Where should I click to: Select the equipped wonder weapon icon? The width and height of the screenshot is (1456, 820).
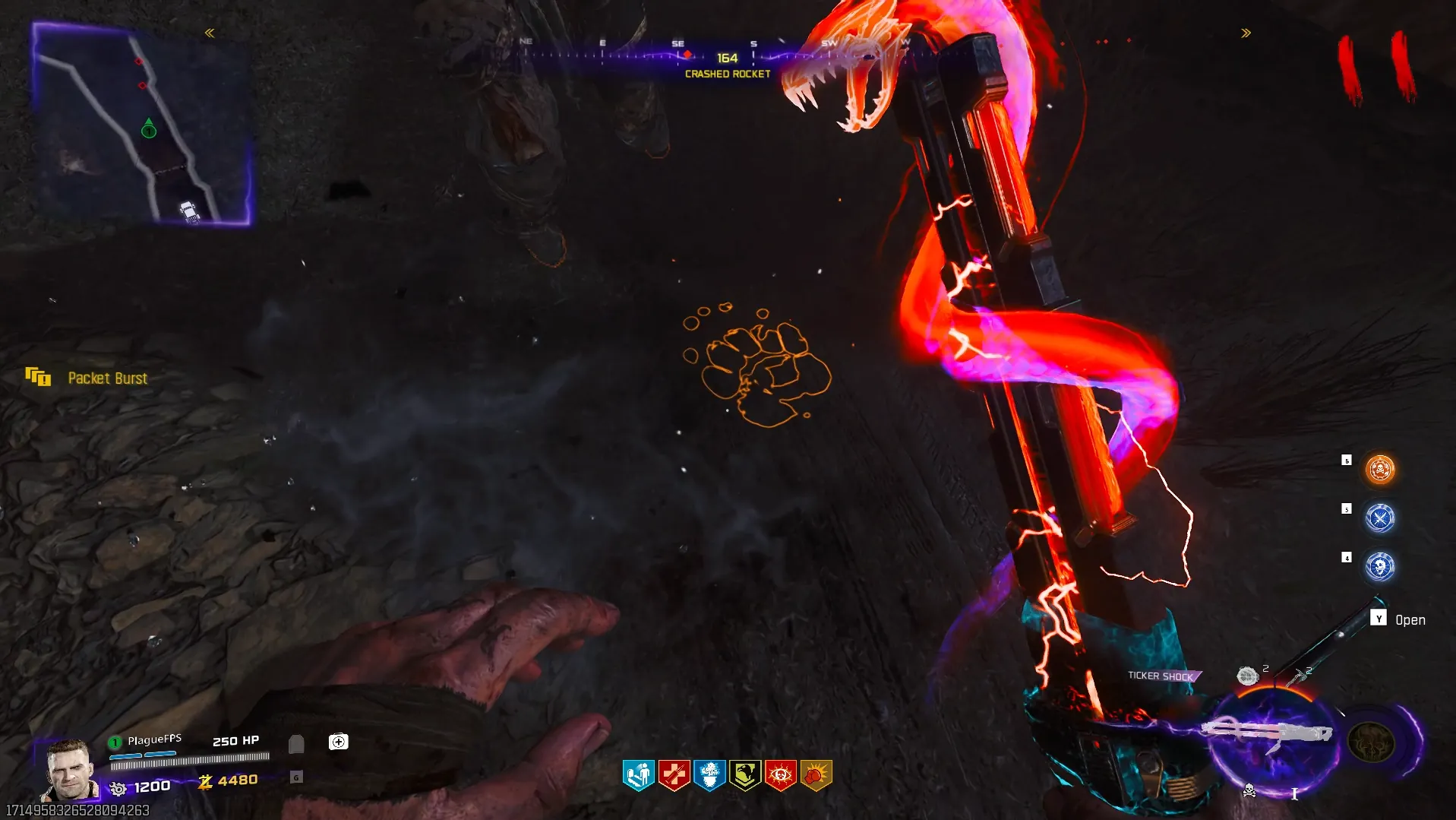pos(1267,734)
